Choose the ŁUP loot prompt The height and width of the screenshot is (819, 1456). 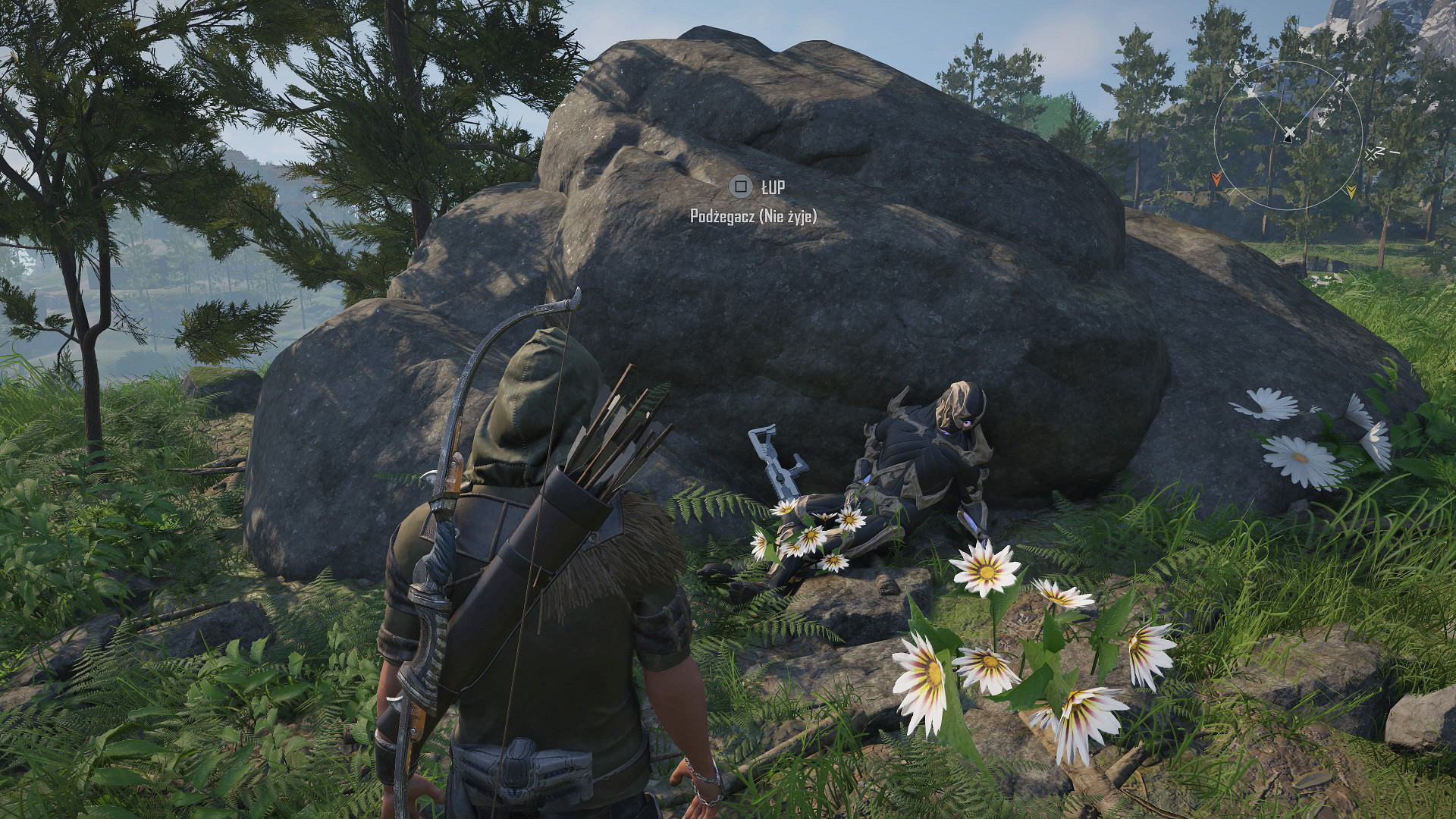758,187
